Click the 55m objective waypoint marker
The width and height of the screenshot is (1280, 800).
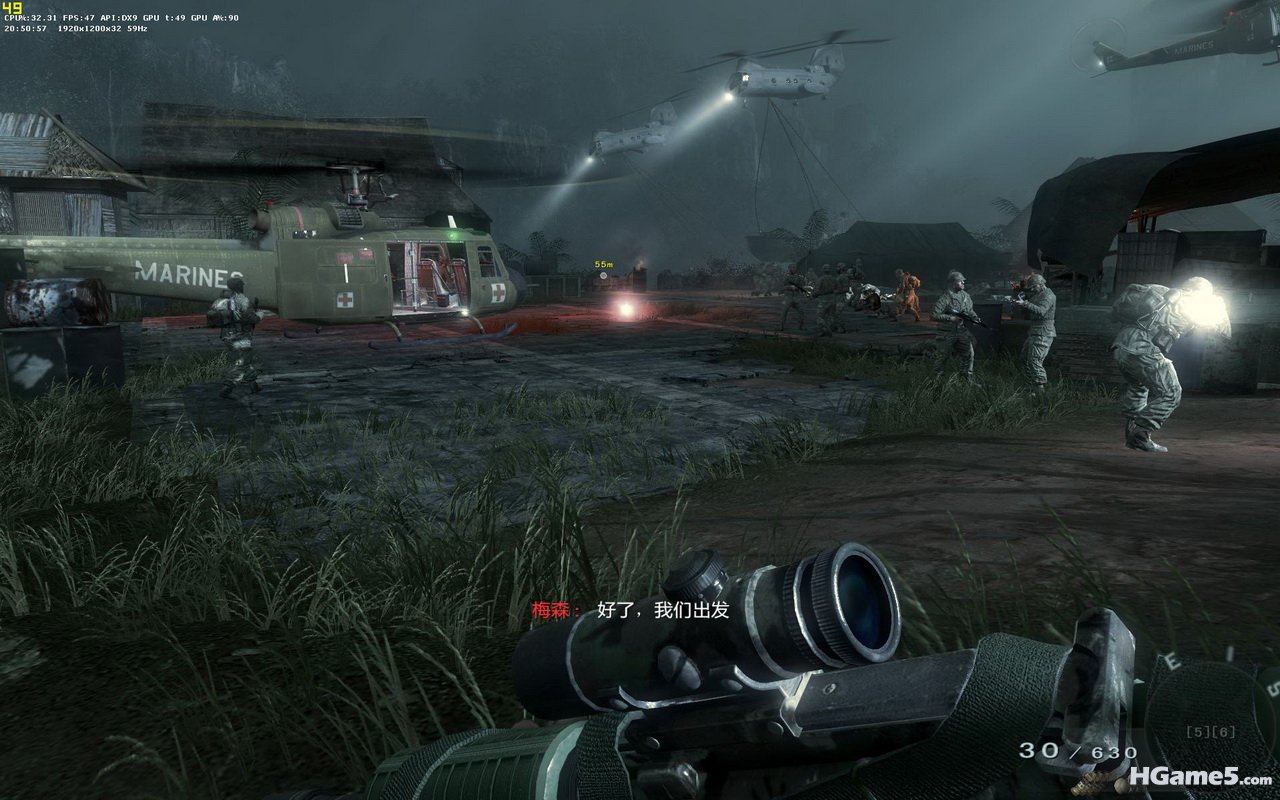(x=603, y=274)
